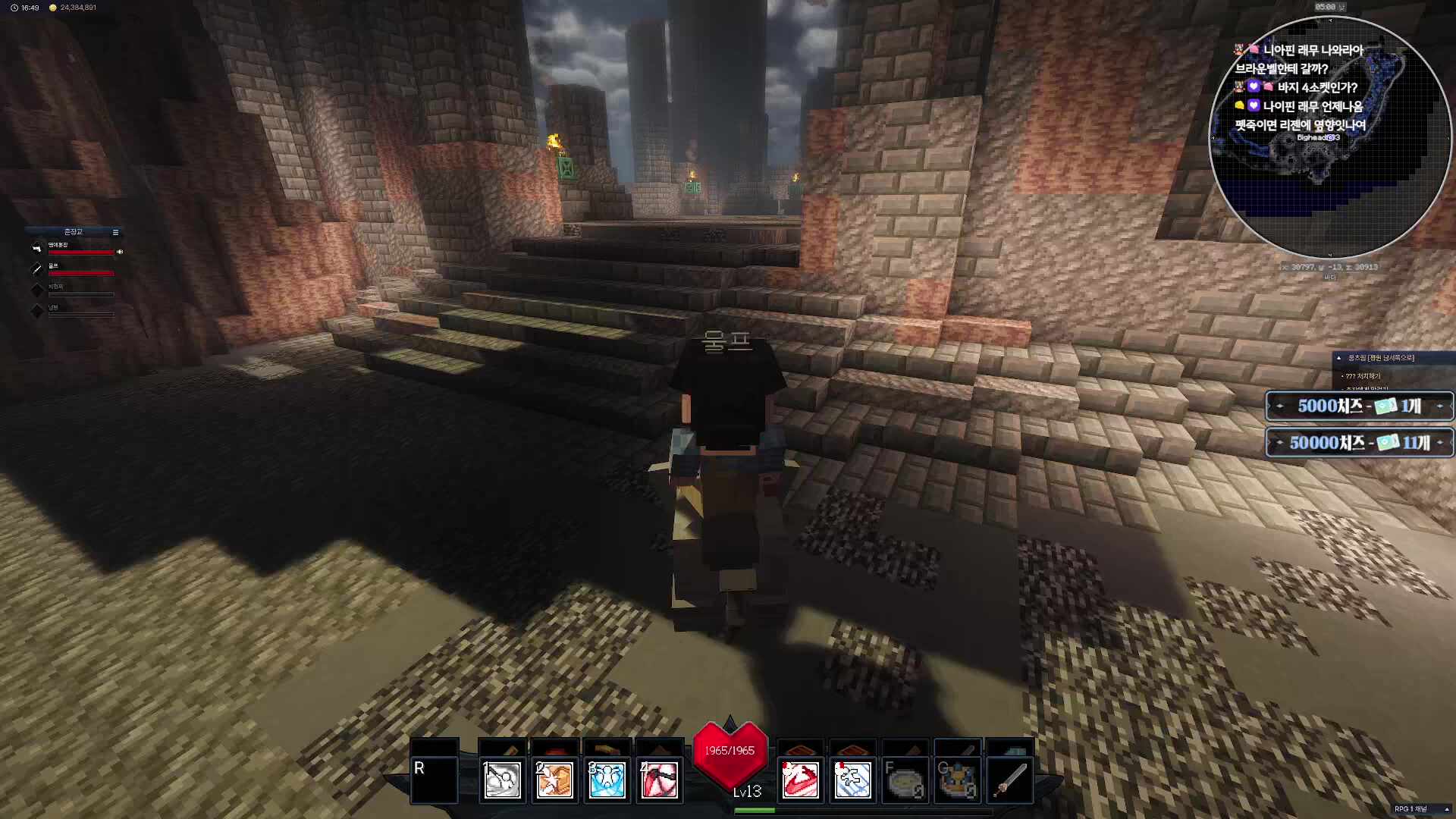Select the sword hotbar slot

coord(1009,780)
